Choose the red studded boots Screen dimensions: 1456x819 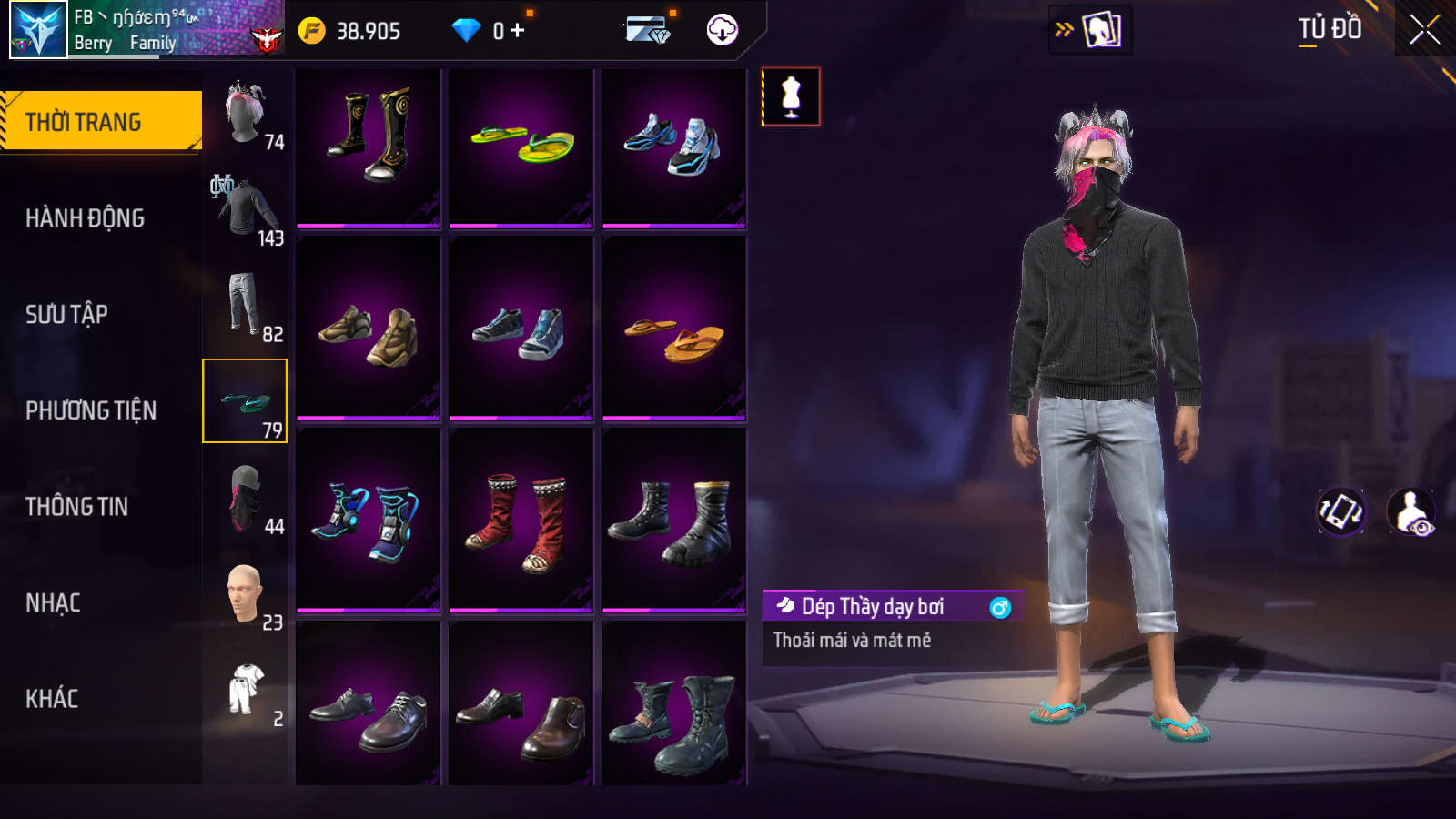point(521,521)
